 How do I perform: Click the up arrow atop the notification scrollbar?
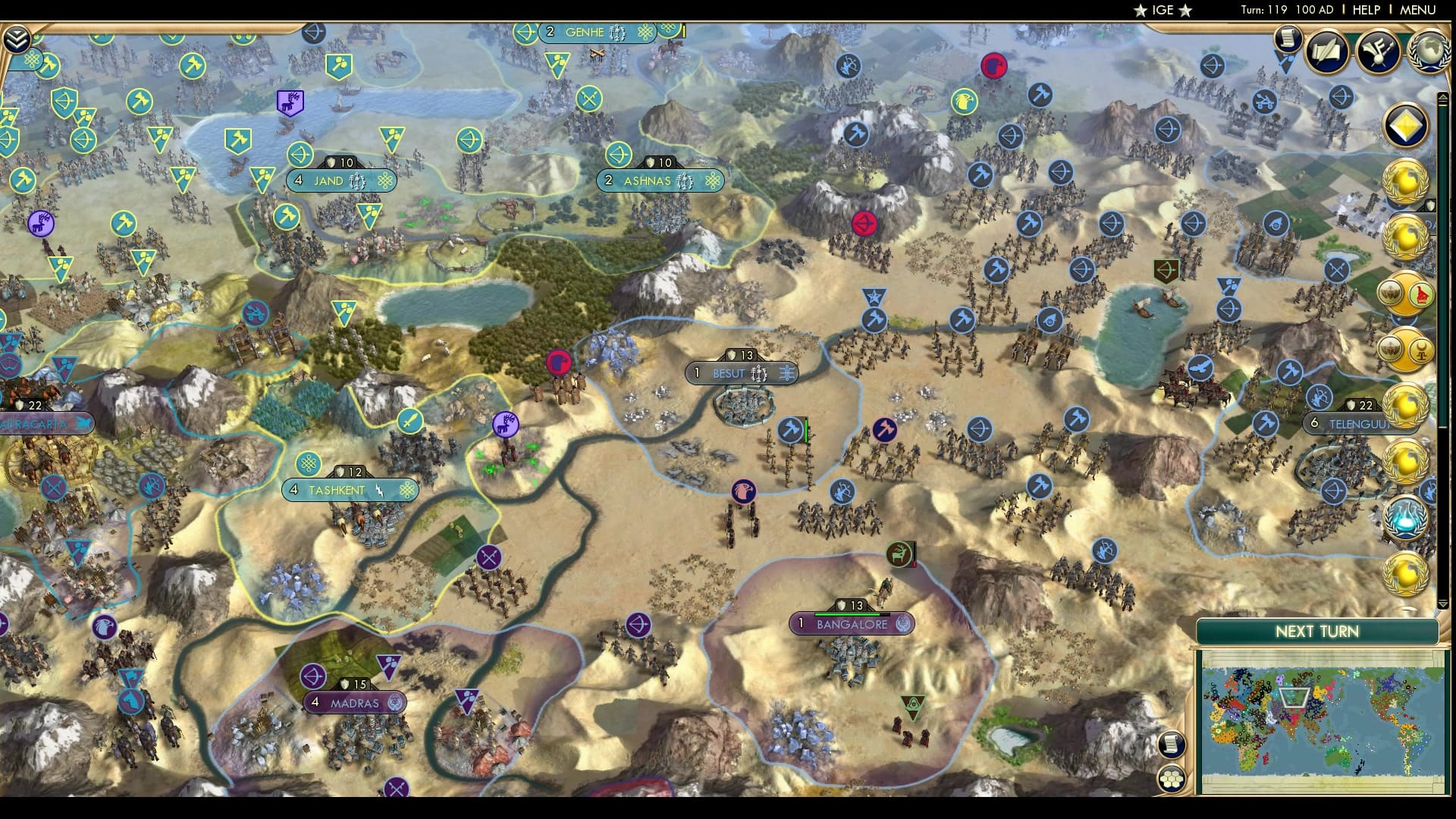click(x=1444, y=98)
